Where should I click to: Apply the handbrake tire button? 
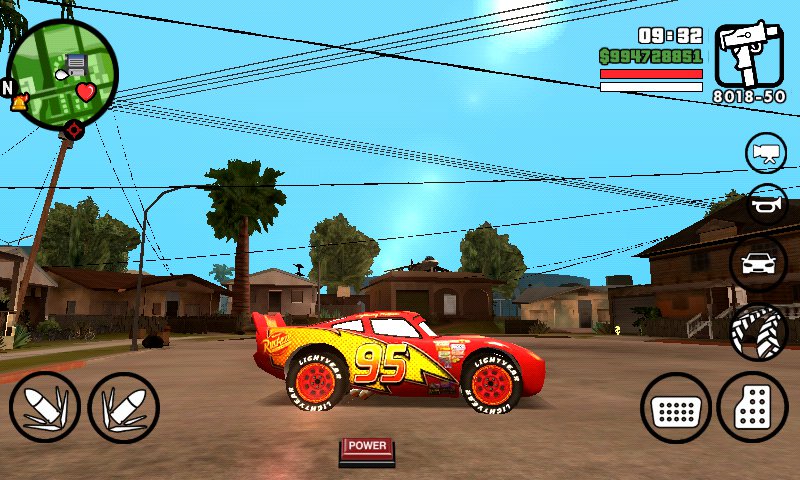[x=759, y=332]
